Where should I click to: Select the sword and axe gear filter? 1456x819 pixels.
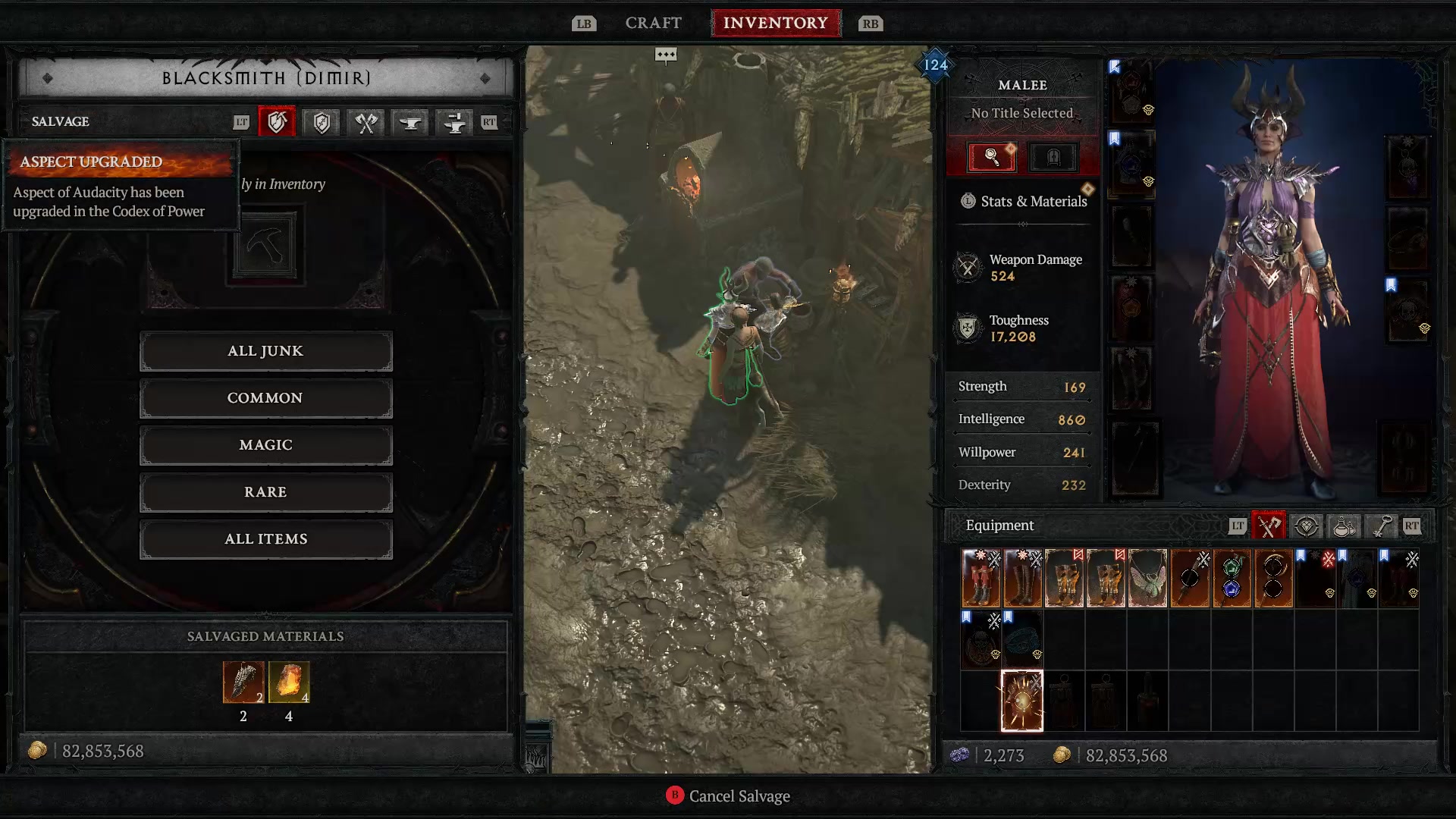pos(1269,526)
